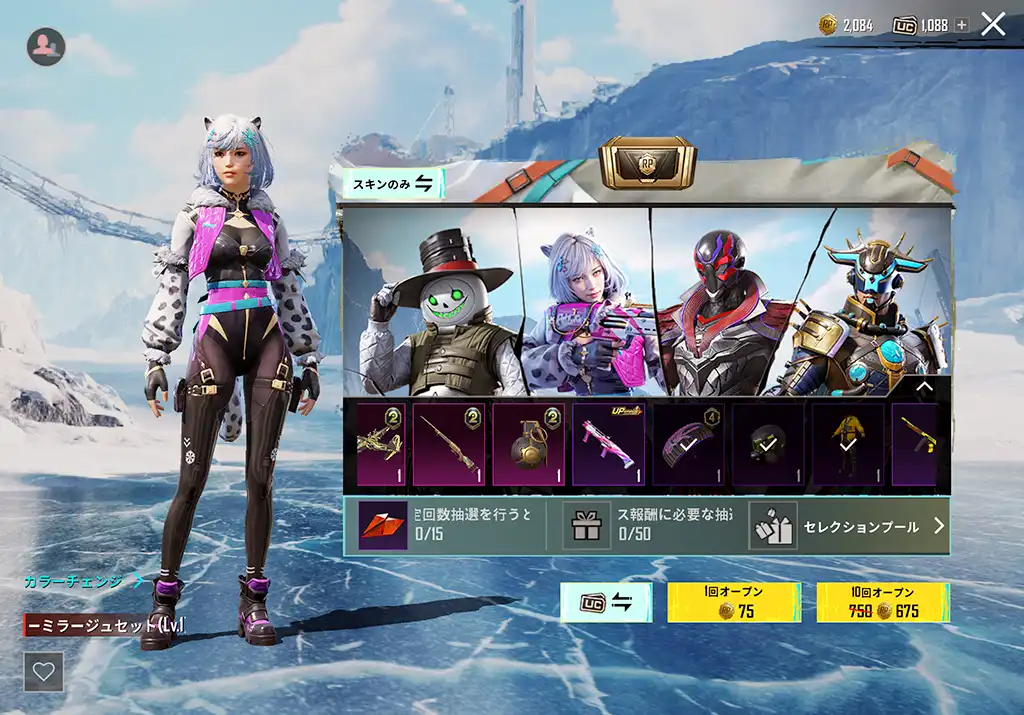The image size is (1024, 715).
Task: Select the yellow outfit reward slot
Action: (848, 444)
